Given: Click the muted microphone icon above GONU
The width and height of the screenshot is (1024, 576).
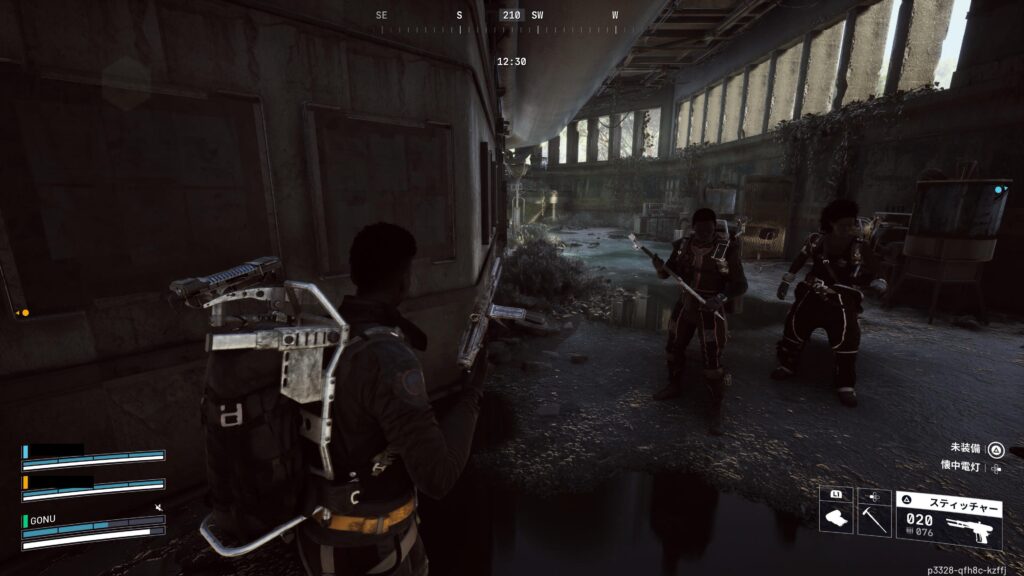Looking at the screenshot, I should point(159,508).
